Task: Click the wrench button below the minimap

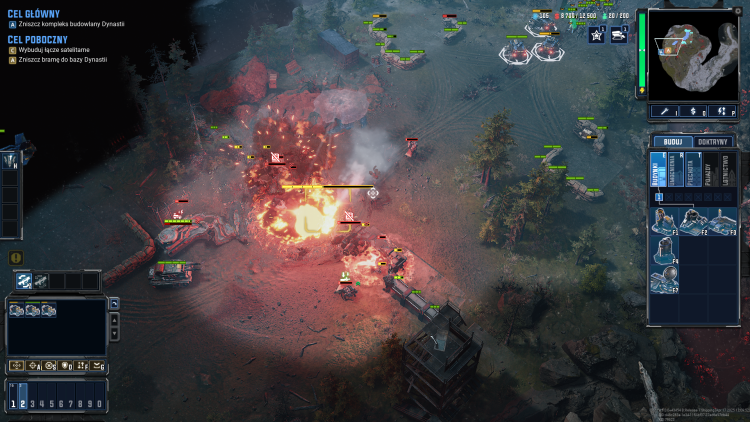Action: [x=663, y=111]
